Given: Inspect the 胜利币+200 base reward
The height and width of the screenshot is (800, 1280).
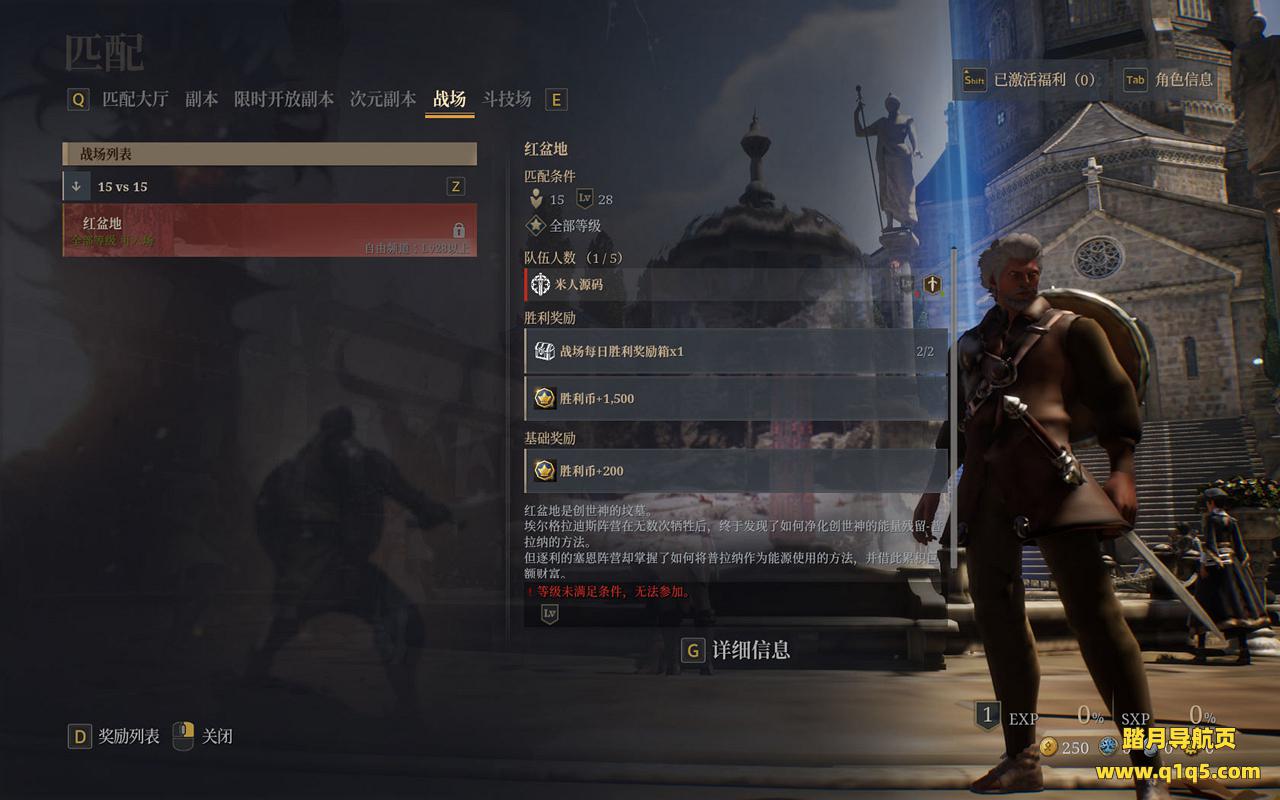Looking at the screenshot, I should pyautogui.click(x=735, y=471).
